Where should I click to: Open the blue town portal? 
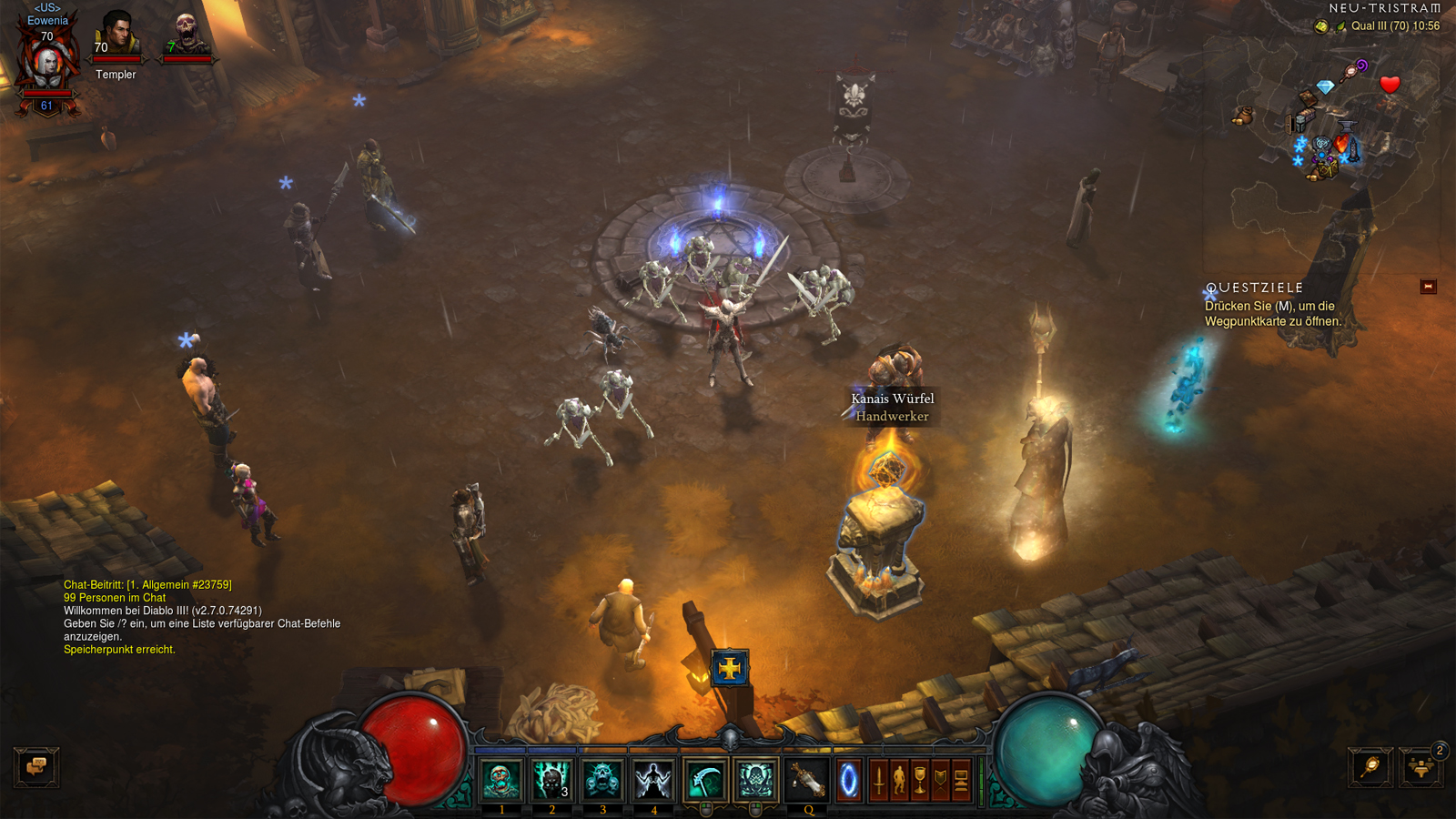click(x=848, y=781)
